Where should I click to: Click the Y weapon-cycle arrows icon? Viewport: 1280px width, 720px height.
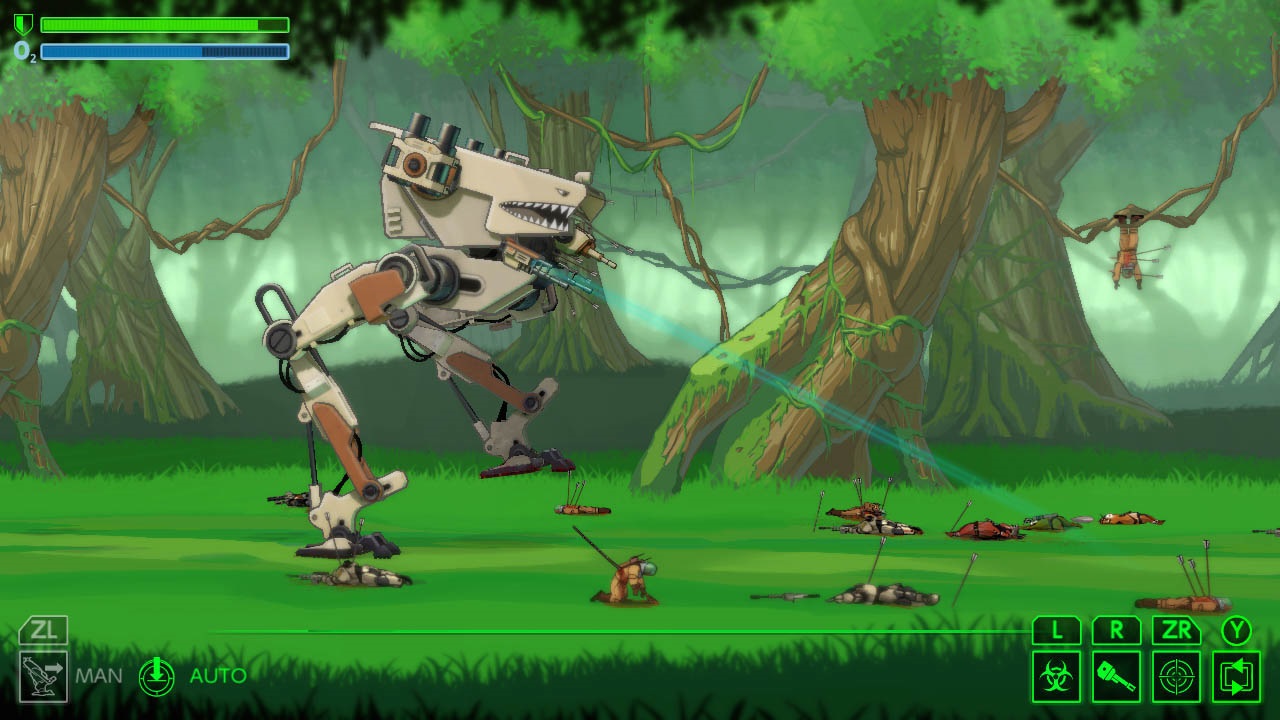(x=1238, y=675)
